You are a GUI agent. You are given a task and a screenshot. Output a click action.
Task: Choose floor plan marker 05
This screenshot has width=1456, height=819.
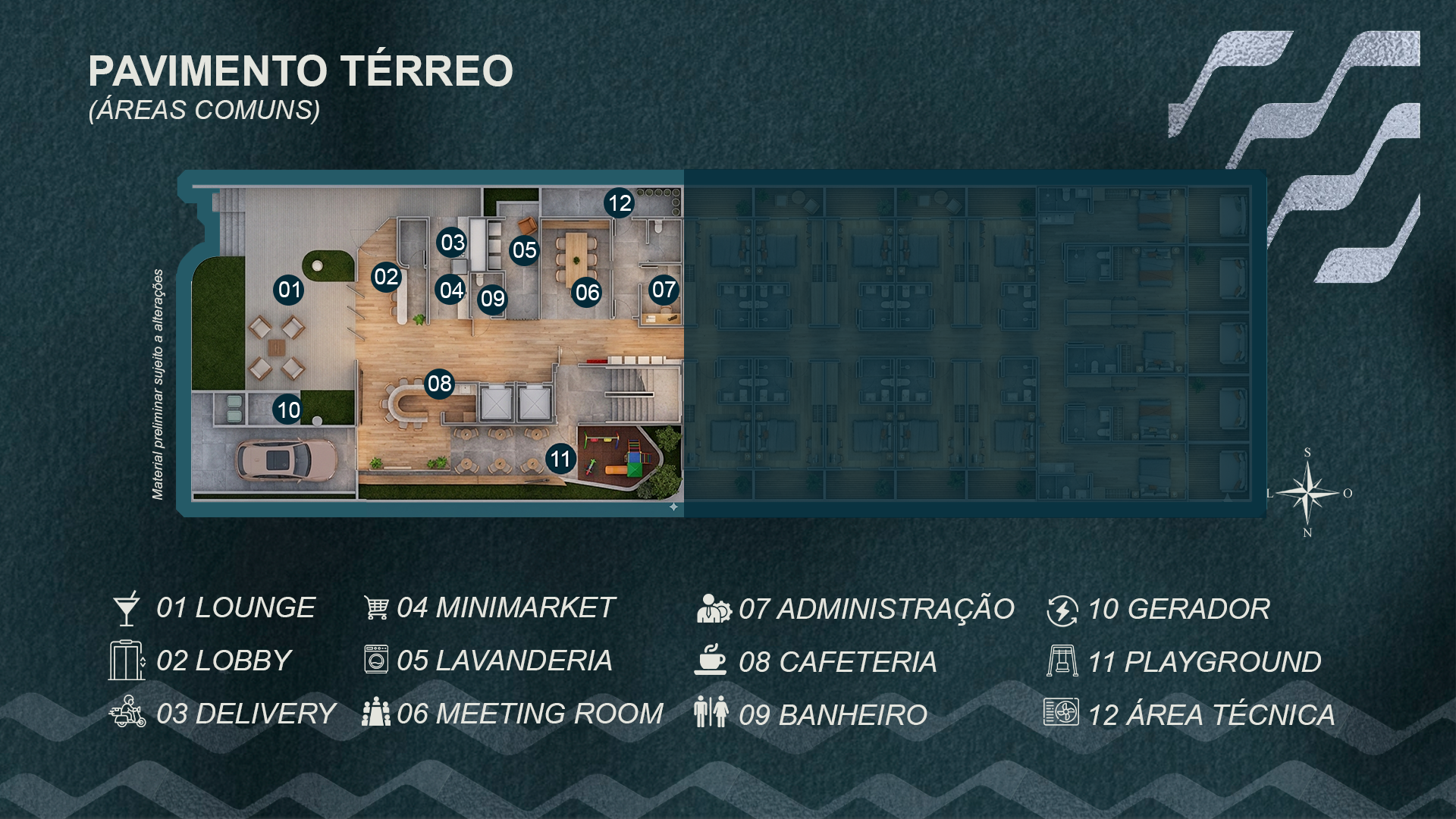[524, 250]
